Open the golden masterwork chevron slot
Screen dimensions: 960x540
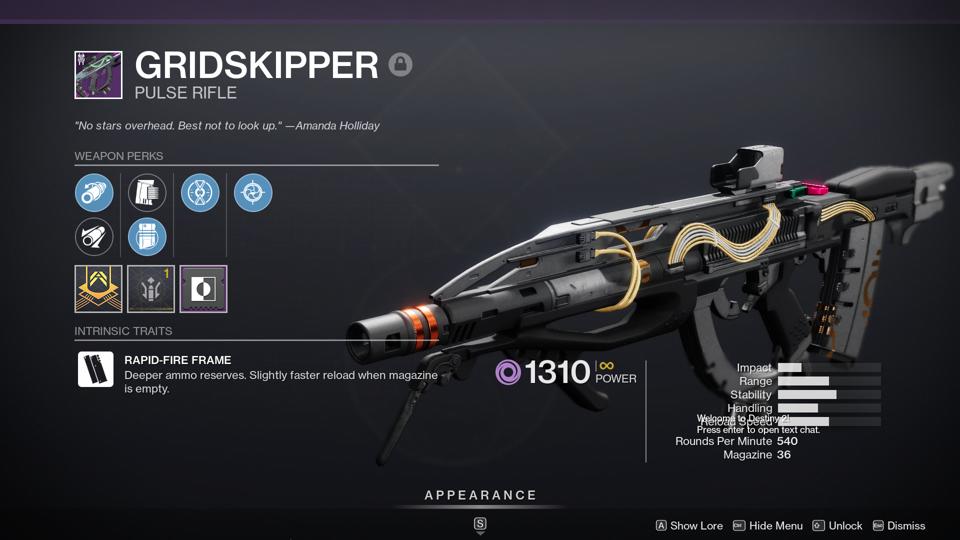[98, 289]
